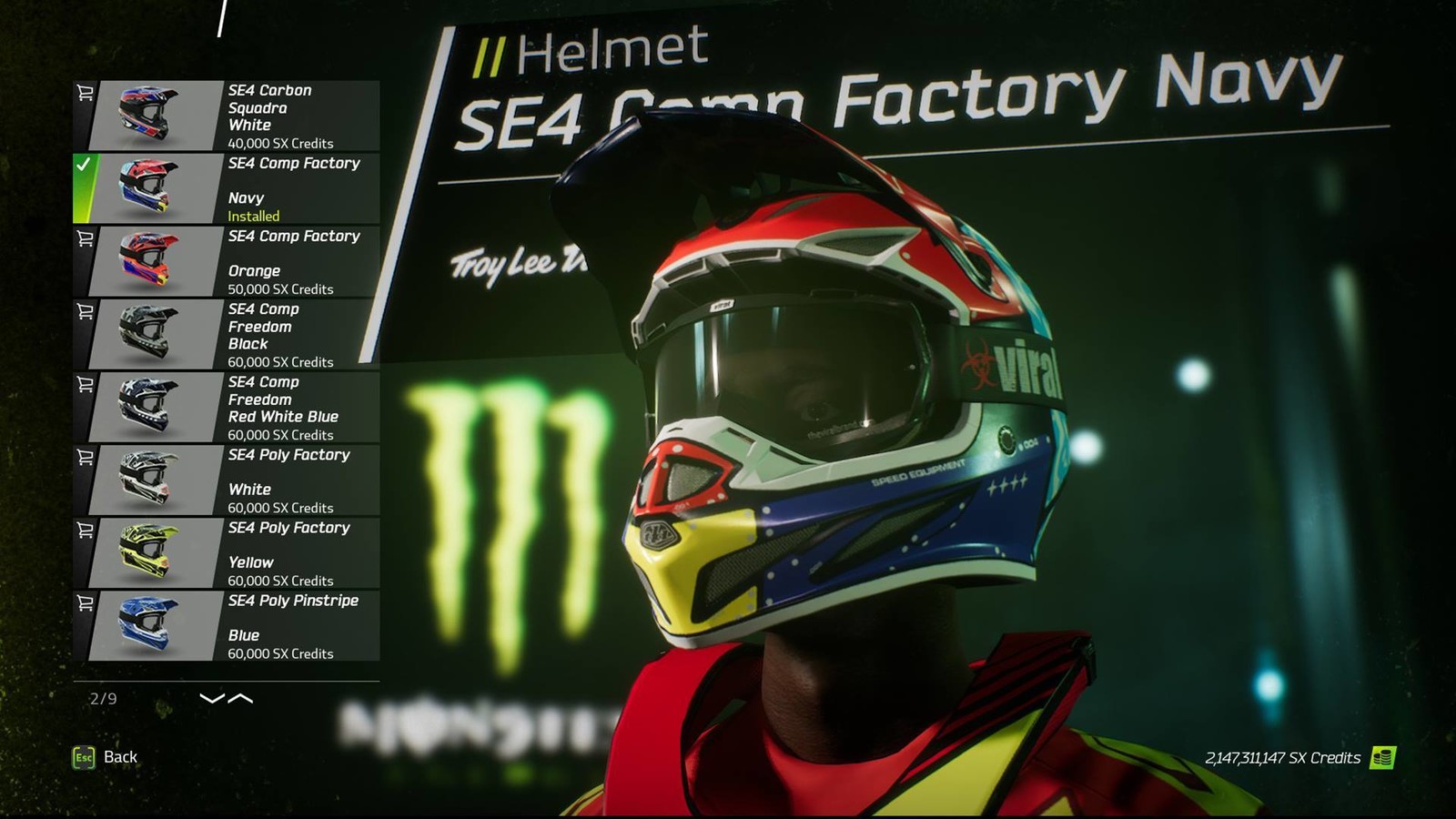This screenshot has width=1456, height=819.
Task: Click the cart icon for SE4 Poly Pinstripe Blue
Action: 85,602
